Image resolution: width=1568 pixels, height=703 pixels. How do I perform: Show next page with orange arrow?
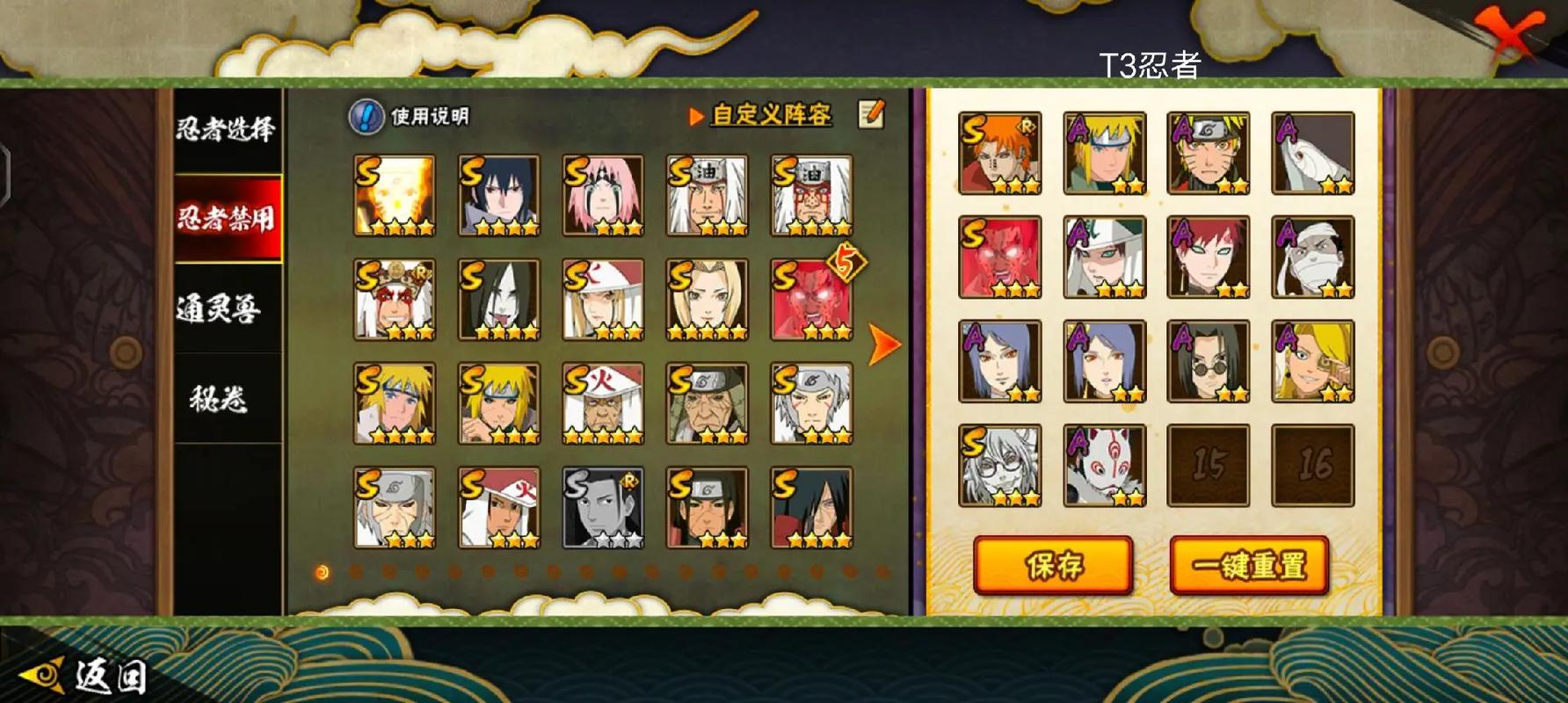[x=883, y=344]
